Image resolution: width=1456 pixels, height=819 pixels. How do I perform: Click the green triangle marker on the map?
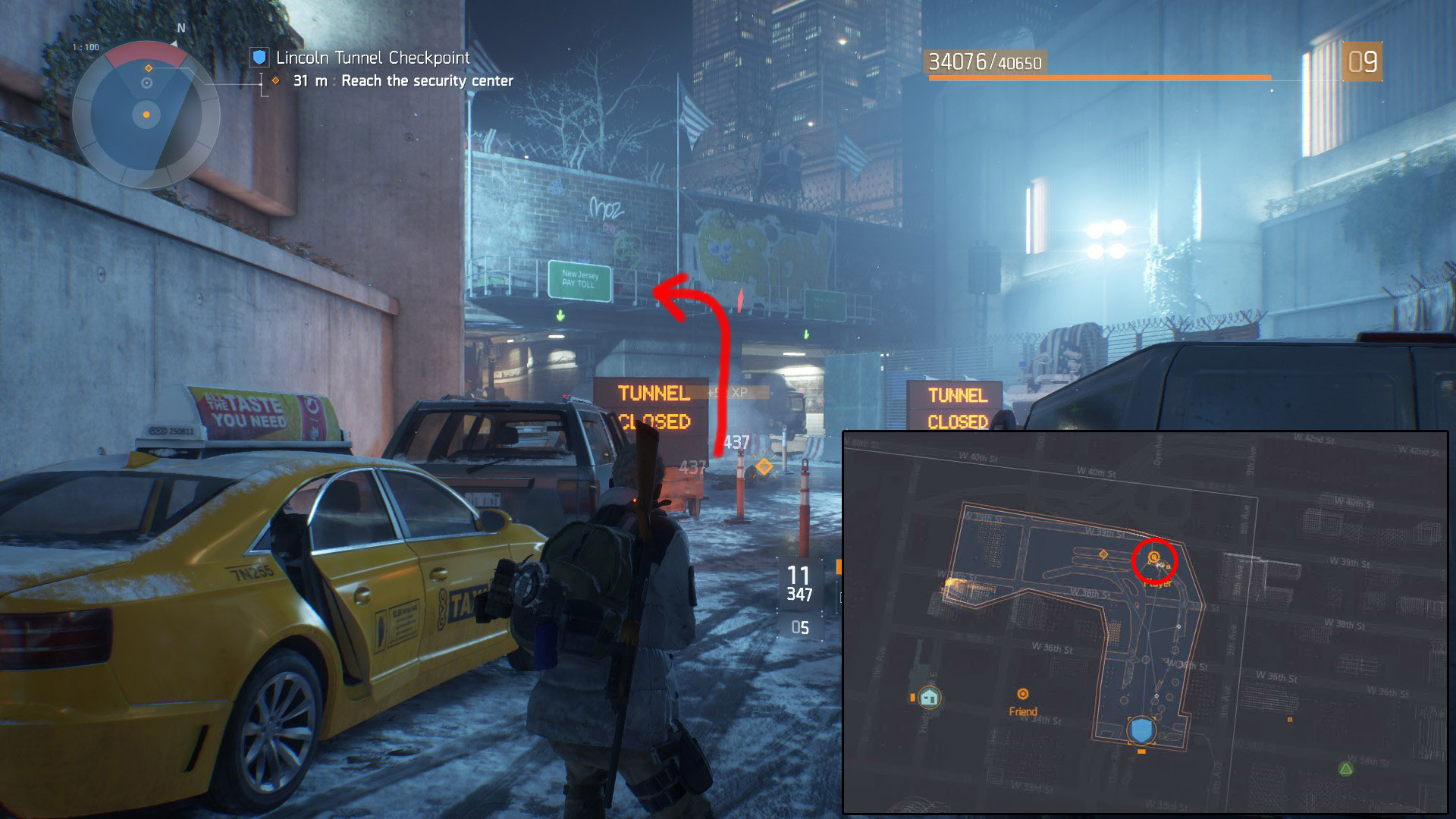tap(1346, 769)
